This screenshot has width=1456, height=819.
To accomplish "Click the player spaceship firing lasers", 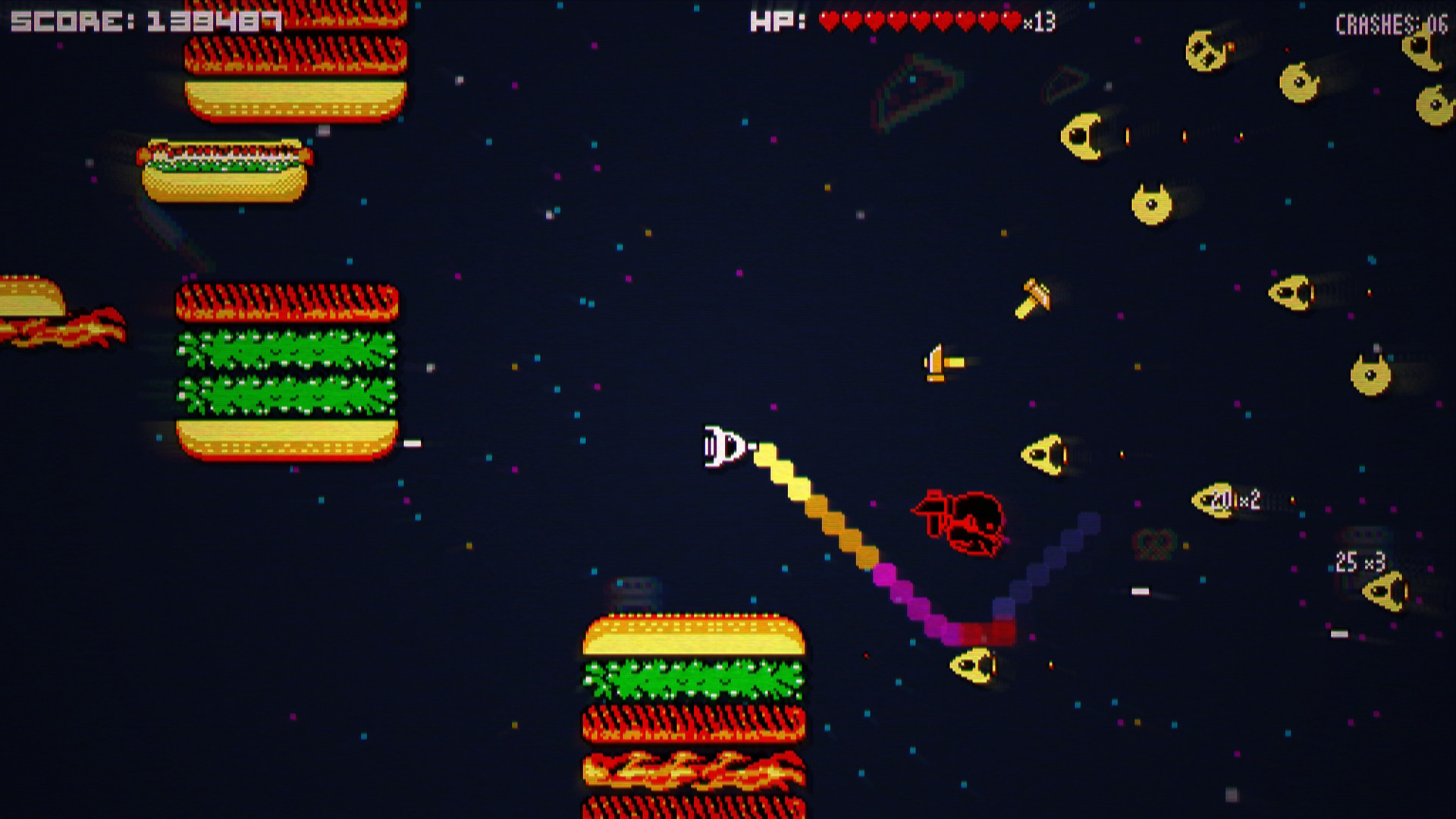I will (724, 447).
